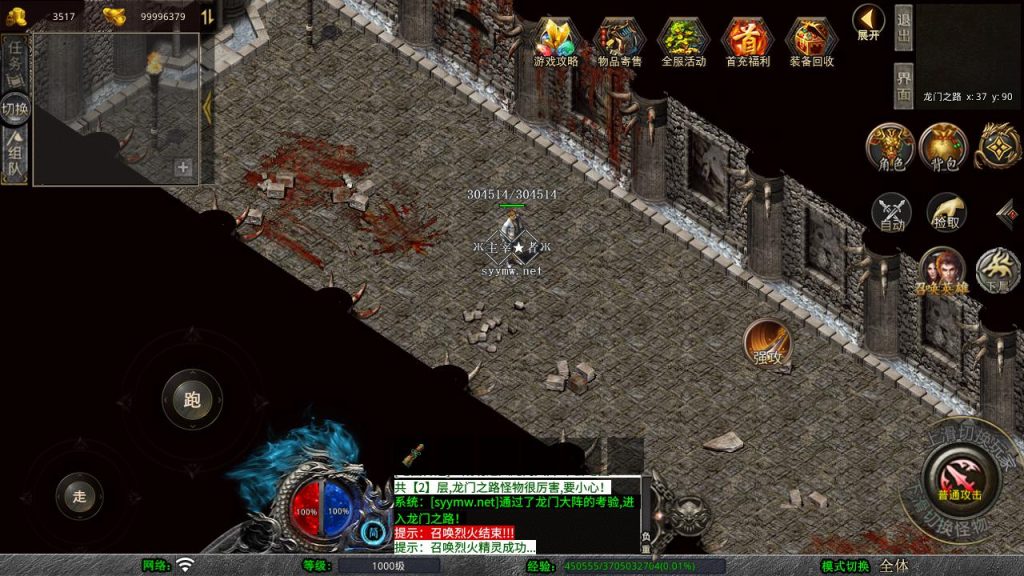1024x576 pixels.
Task: Open 全服活动 server events
Action: [683, 40]
